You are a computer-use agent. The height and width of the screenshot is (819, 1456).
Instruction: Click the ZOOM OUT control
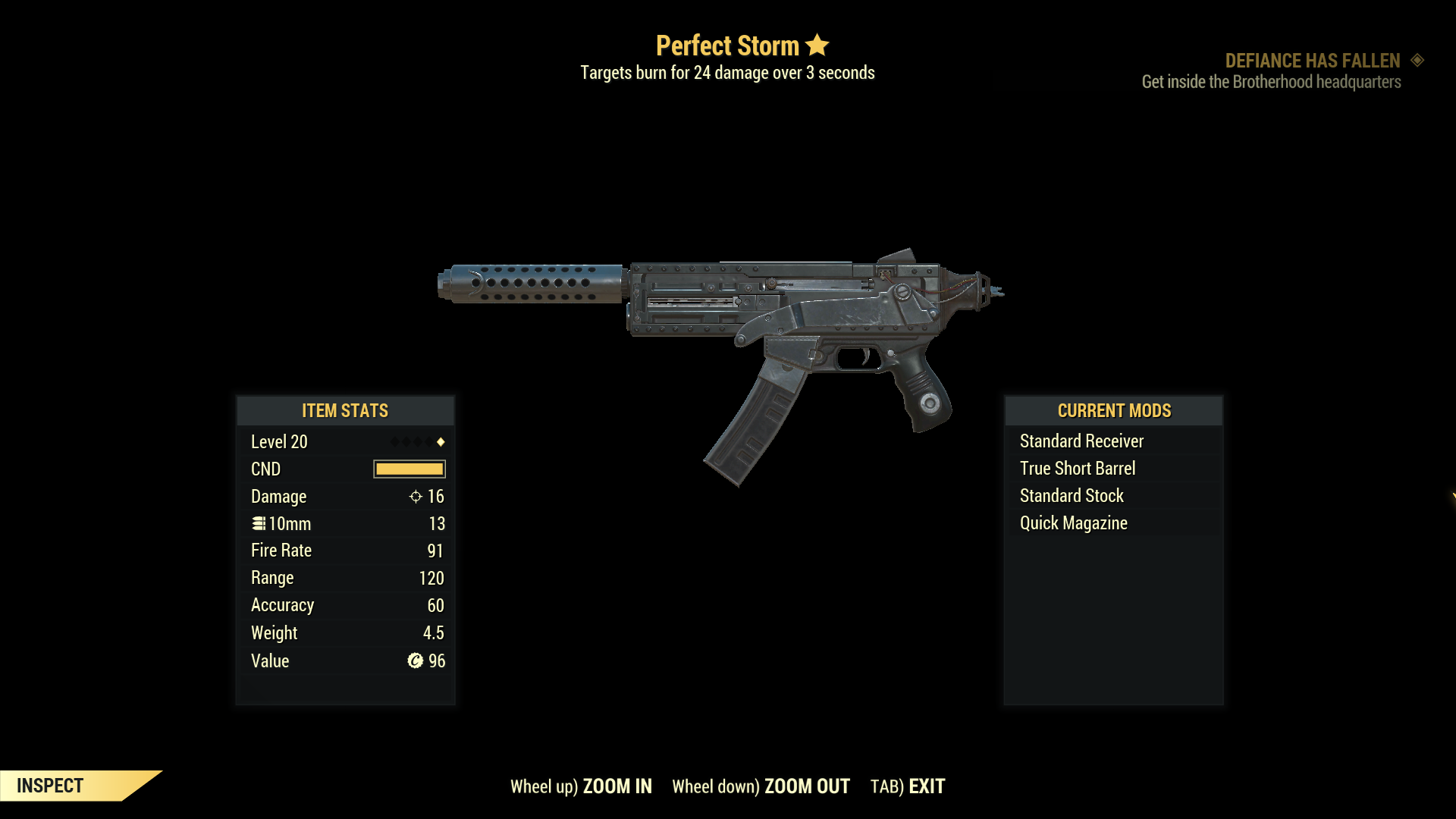coord(807,786)
